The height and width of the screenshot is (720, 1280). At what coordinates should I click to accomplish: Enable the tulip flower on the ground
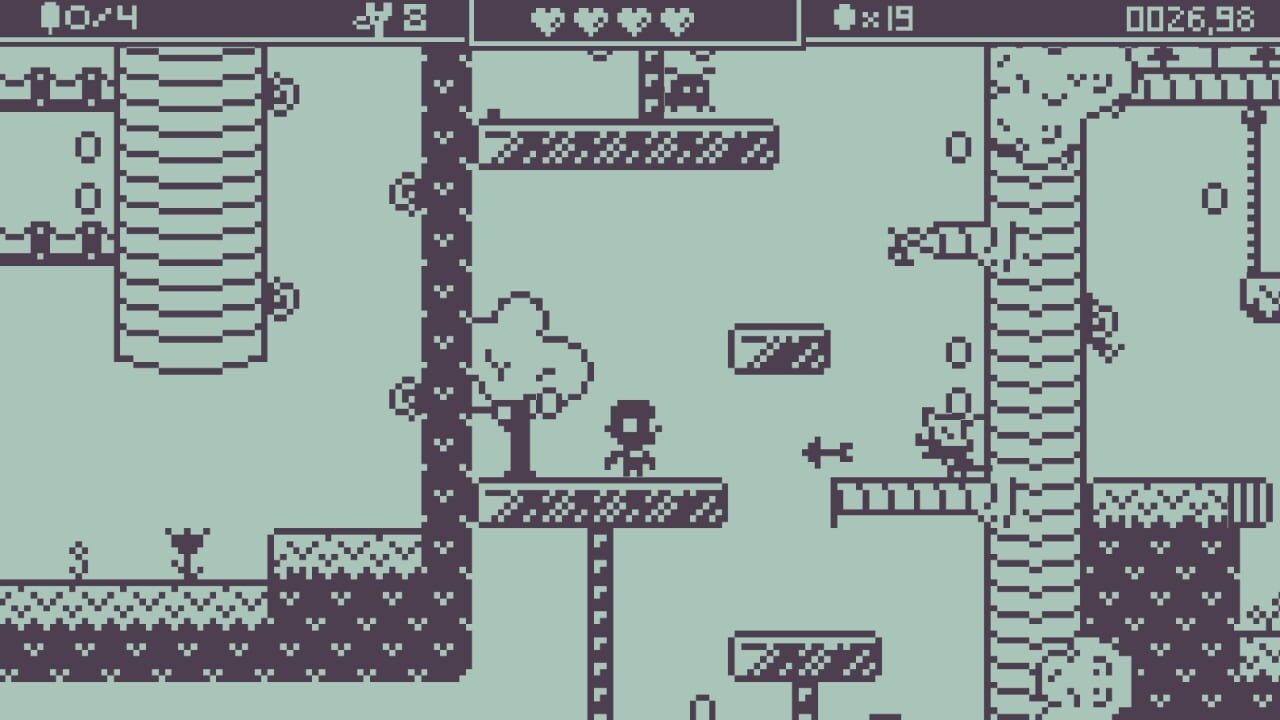[188, 545]
